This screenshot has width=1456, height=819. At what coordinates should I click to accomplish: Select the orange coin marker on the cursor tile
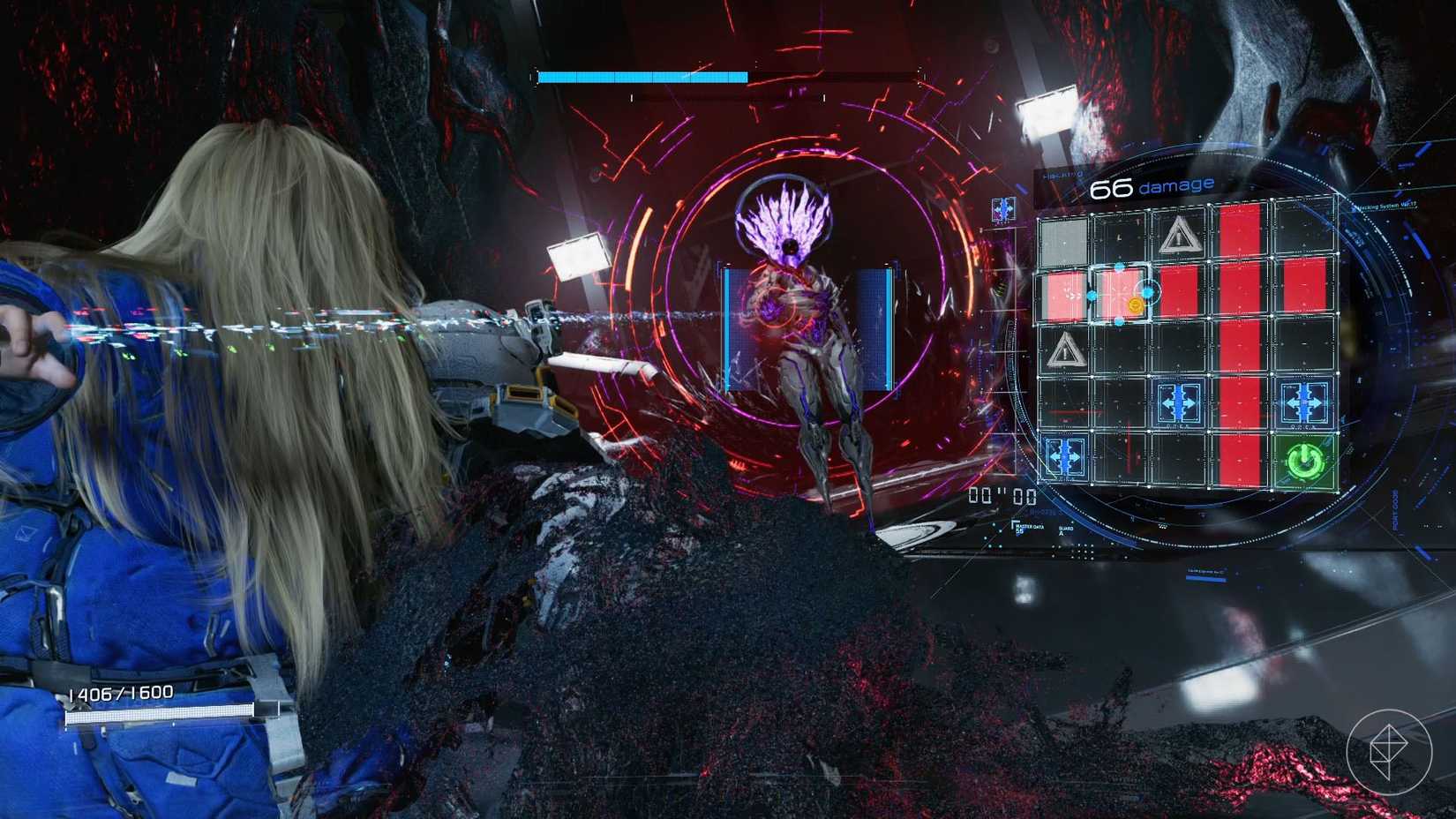click(1136, 305)
